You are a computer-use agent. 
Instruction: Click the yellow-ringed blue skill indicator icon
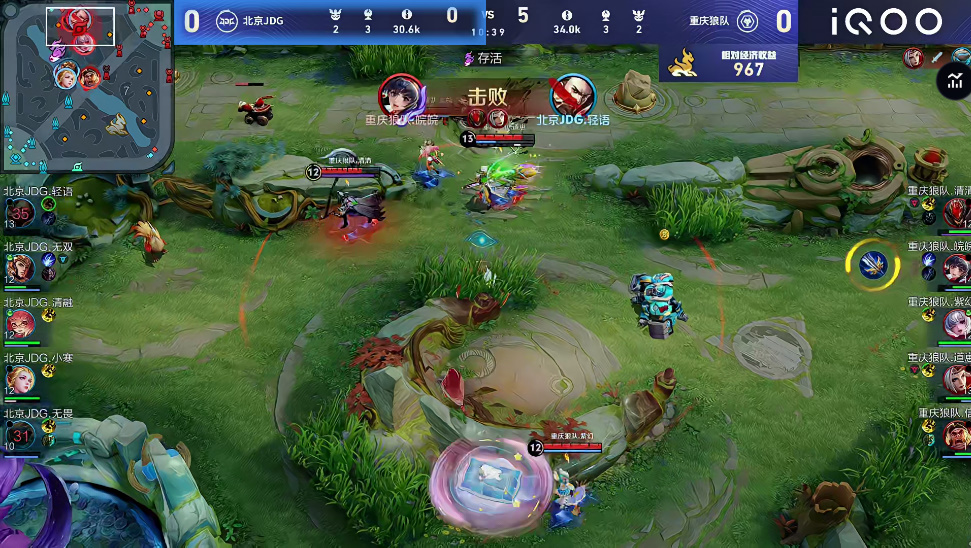[873, 263]
